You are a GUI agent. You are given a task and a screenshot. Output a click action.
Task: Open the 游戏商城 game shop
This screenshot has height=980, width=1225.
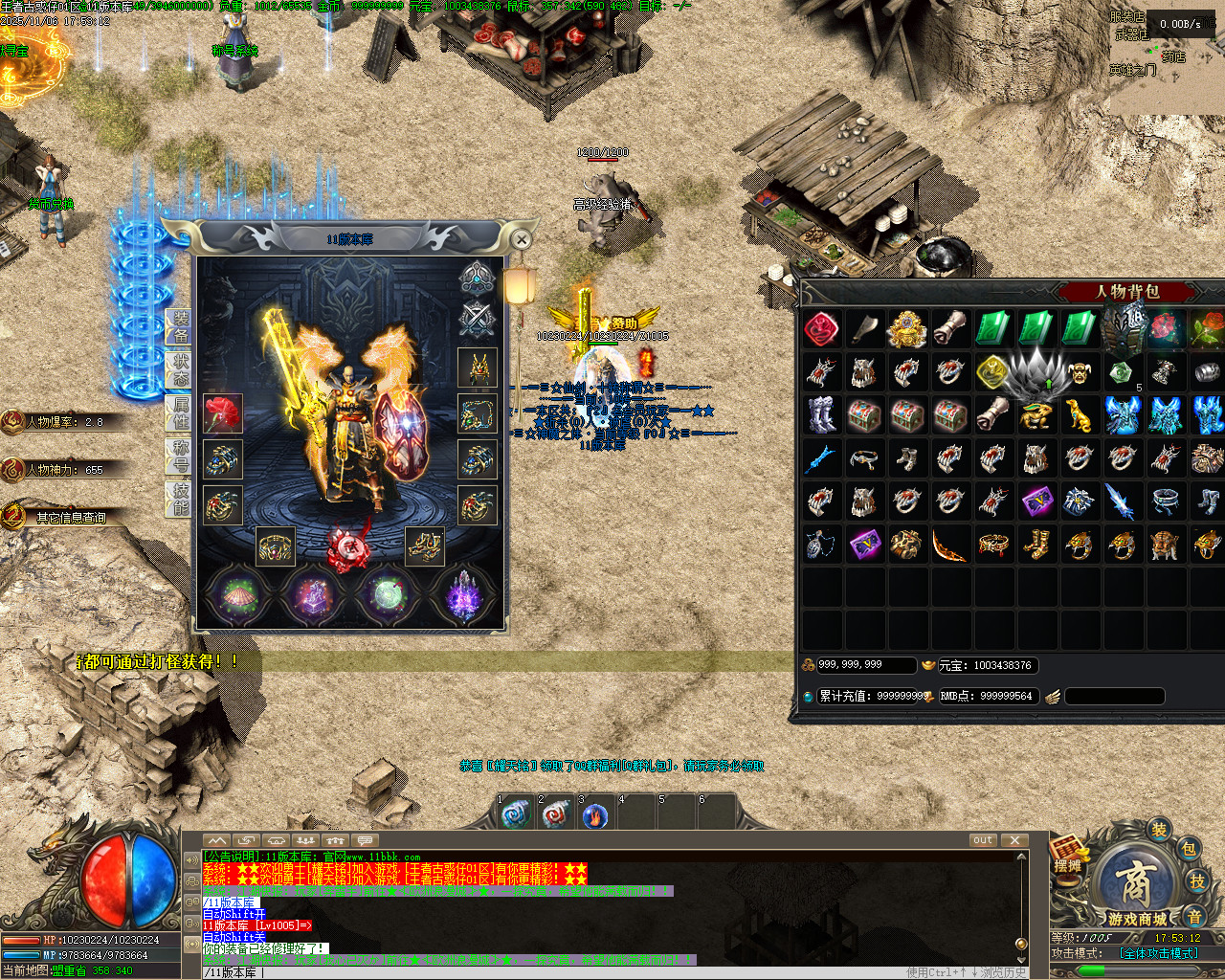tap(1138, 890)
